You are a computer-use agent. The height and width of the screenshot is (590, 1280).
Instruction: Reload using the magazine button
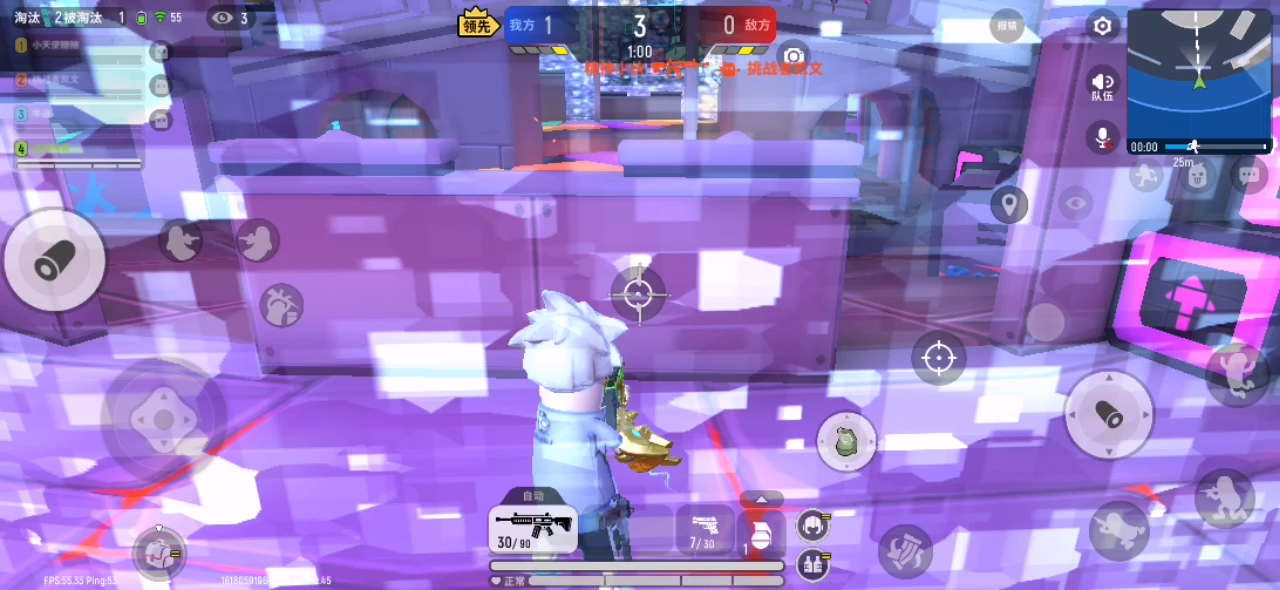tap(905, 551)
